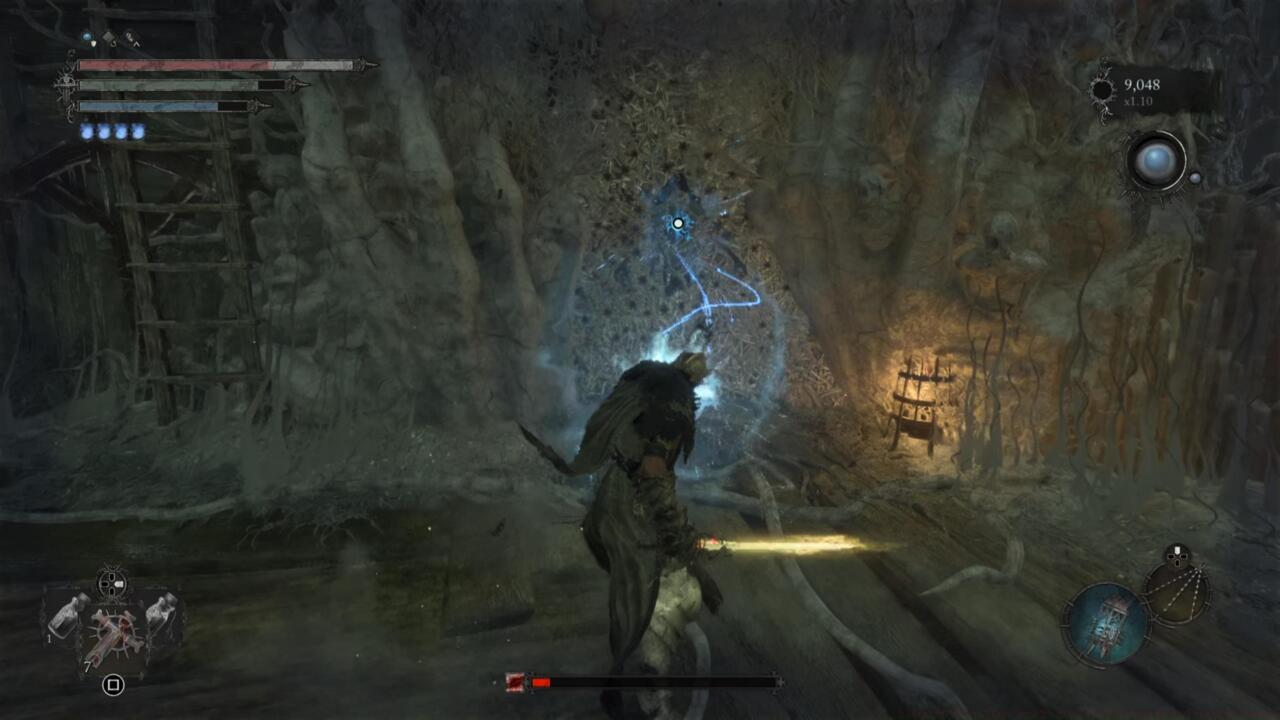Click the 9,048 vigor counter
The height and width of the screenshot is (720, 1280).
click(1142, 85)
